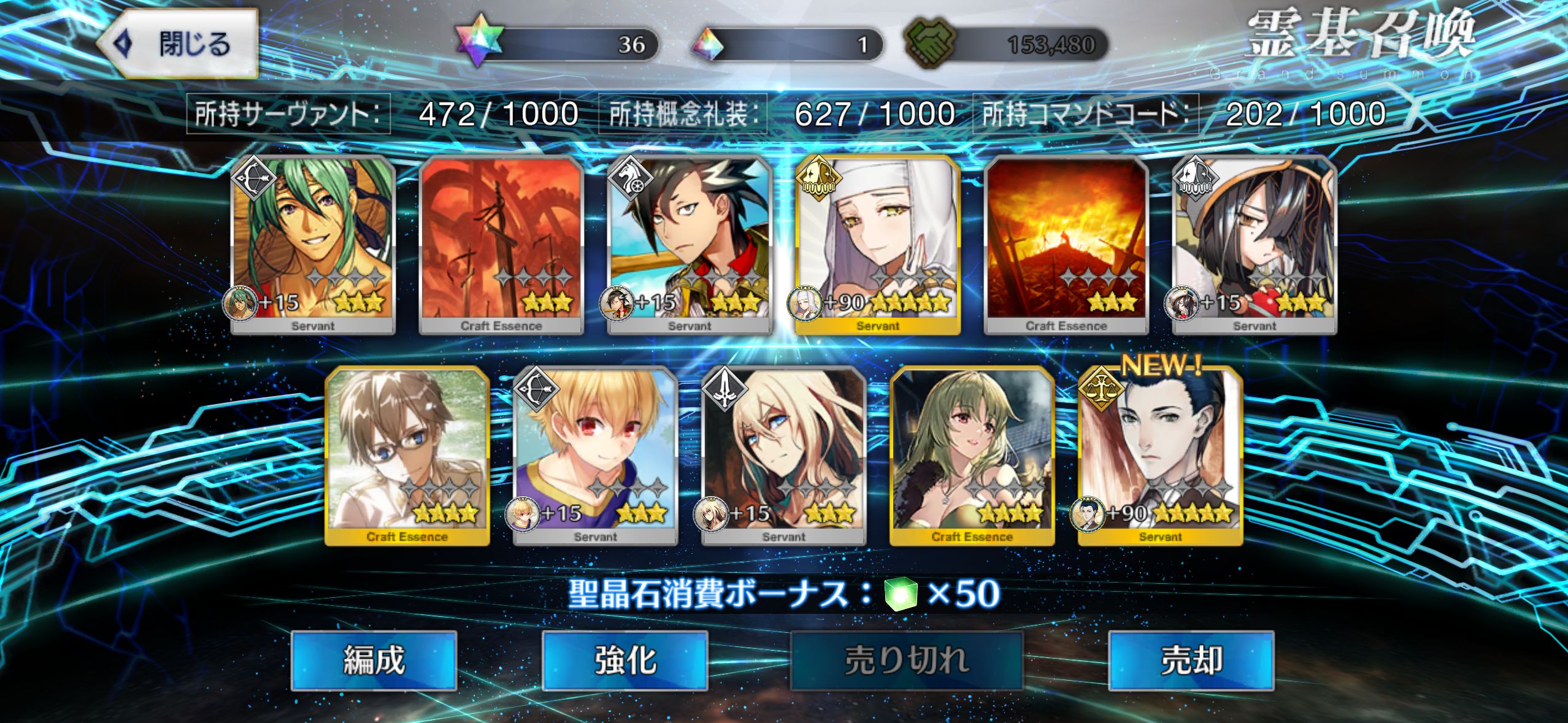Viewport: 1568px width, 723px height.
Task: Inspect the burning hill craft essence card
Action: pyautogui.click(x=1066, y=243)
